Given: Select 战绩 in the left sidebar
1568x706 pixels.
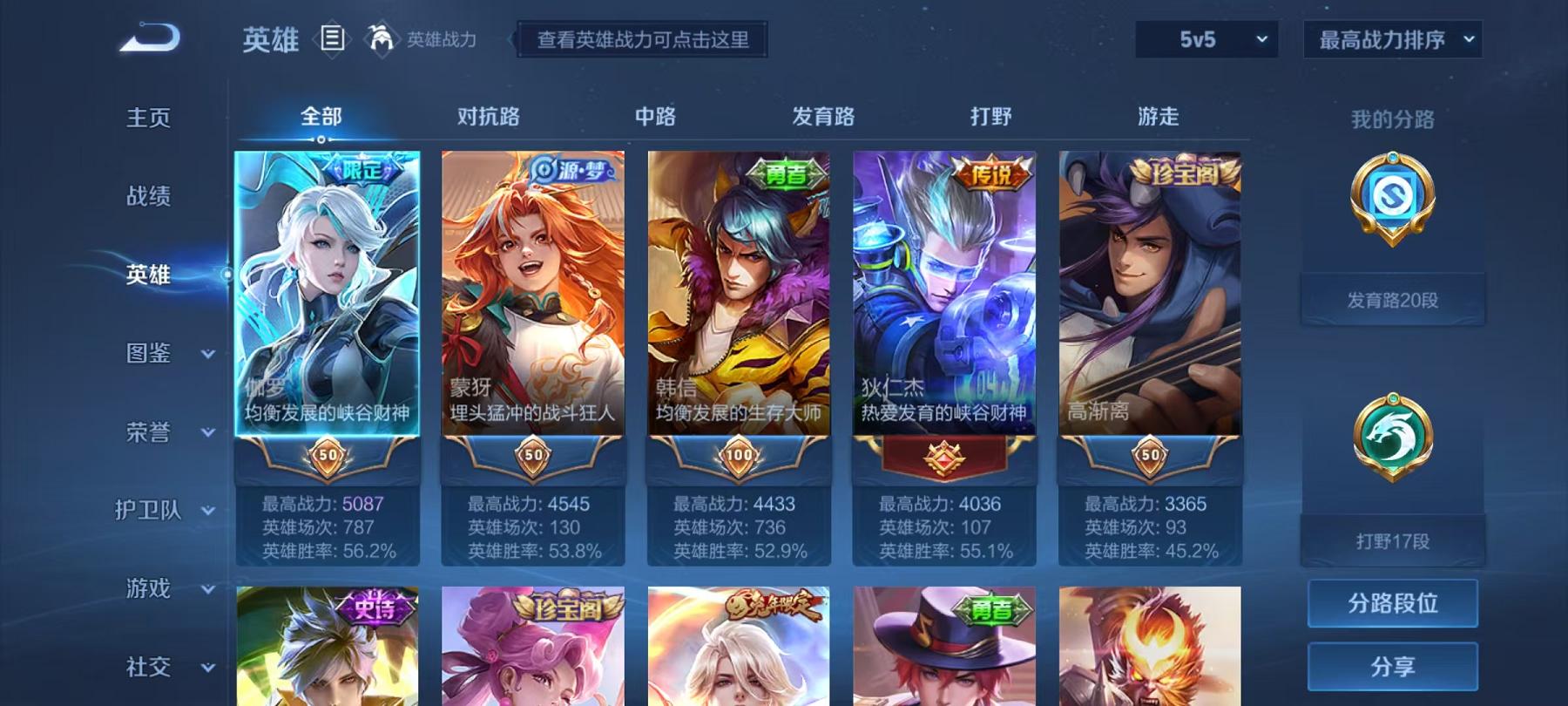Looking at the screenshot, I should pos(148,197).
